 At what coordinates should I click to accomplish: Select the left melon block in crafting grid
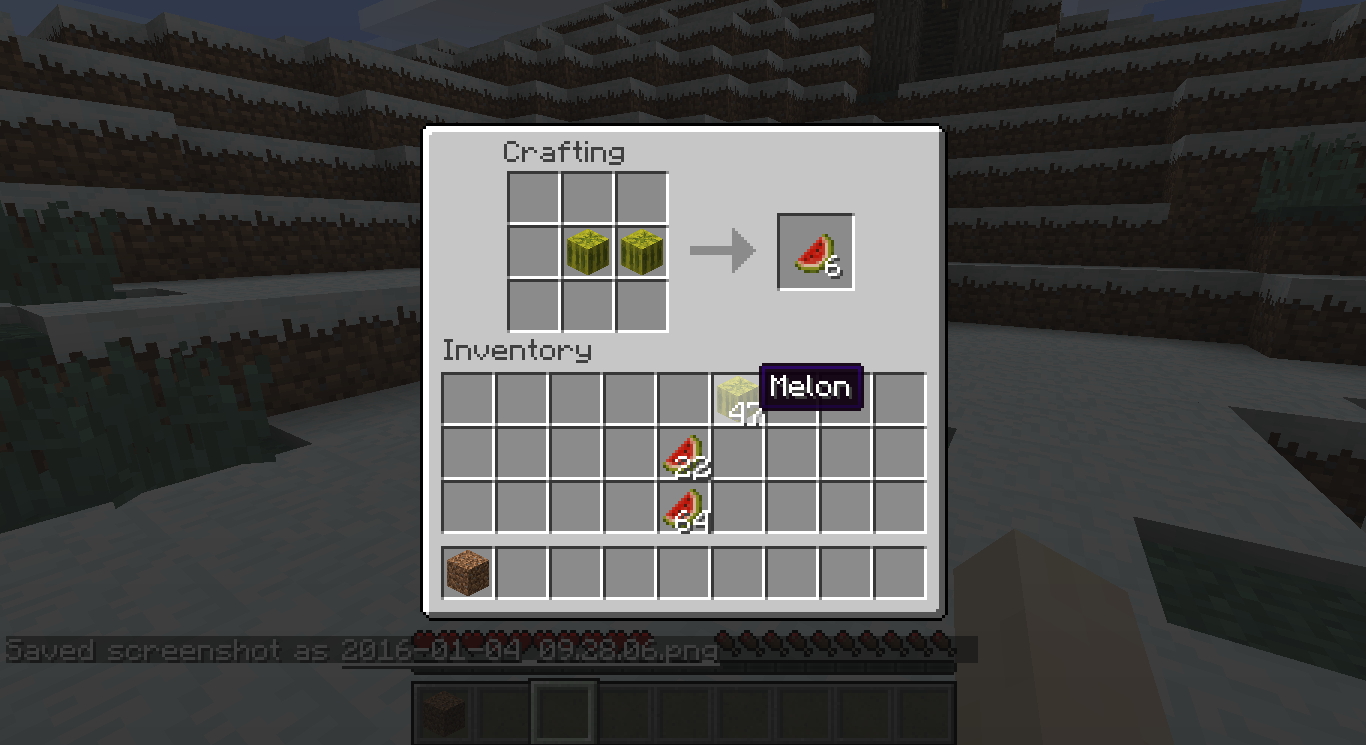tap(588, 251)
